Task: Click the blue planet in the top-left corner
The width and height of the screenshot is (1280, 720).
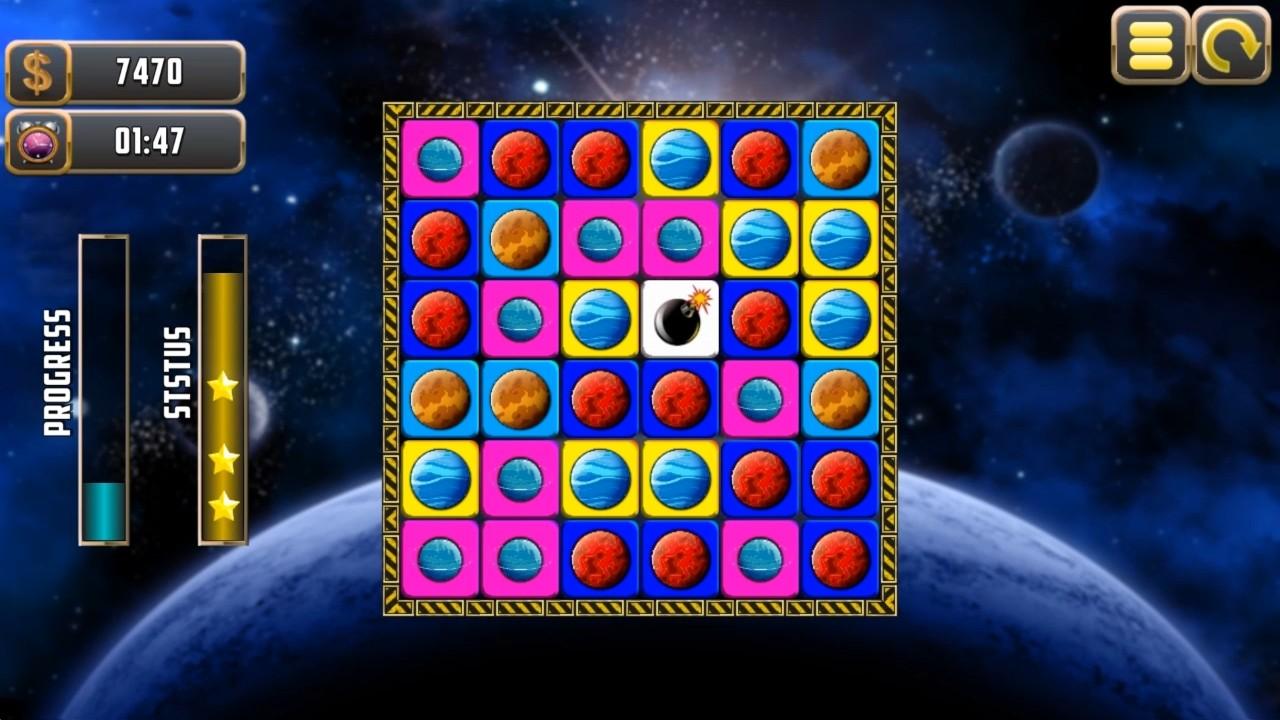Action: [x=441, y=161]
